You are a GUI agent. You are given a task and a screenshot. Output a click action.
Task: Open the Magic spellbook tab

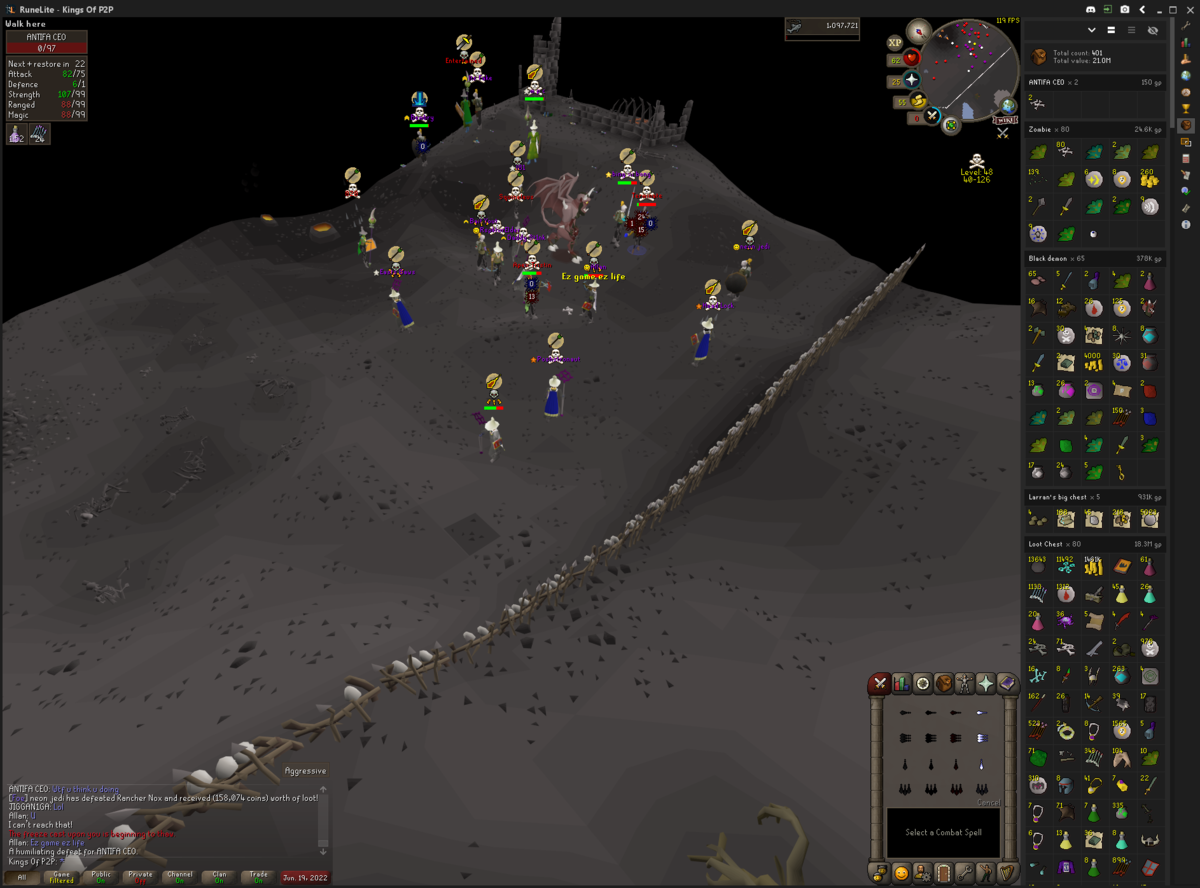coord(1007,684)
